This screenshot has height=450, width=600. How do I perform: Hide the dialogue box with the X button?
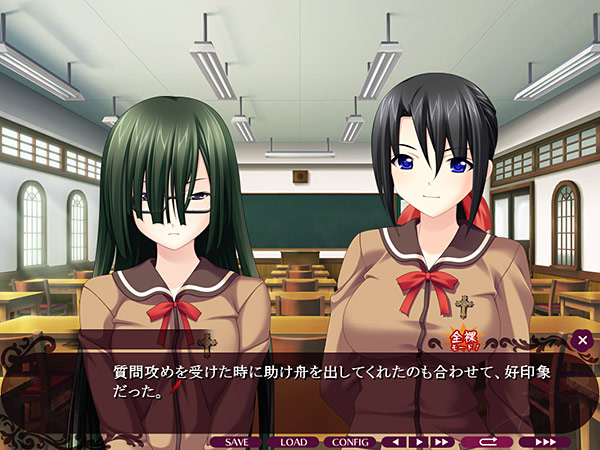coord(583,341)
